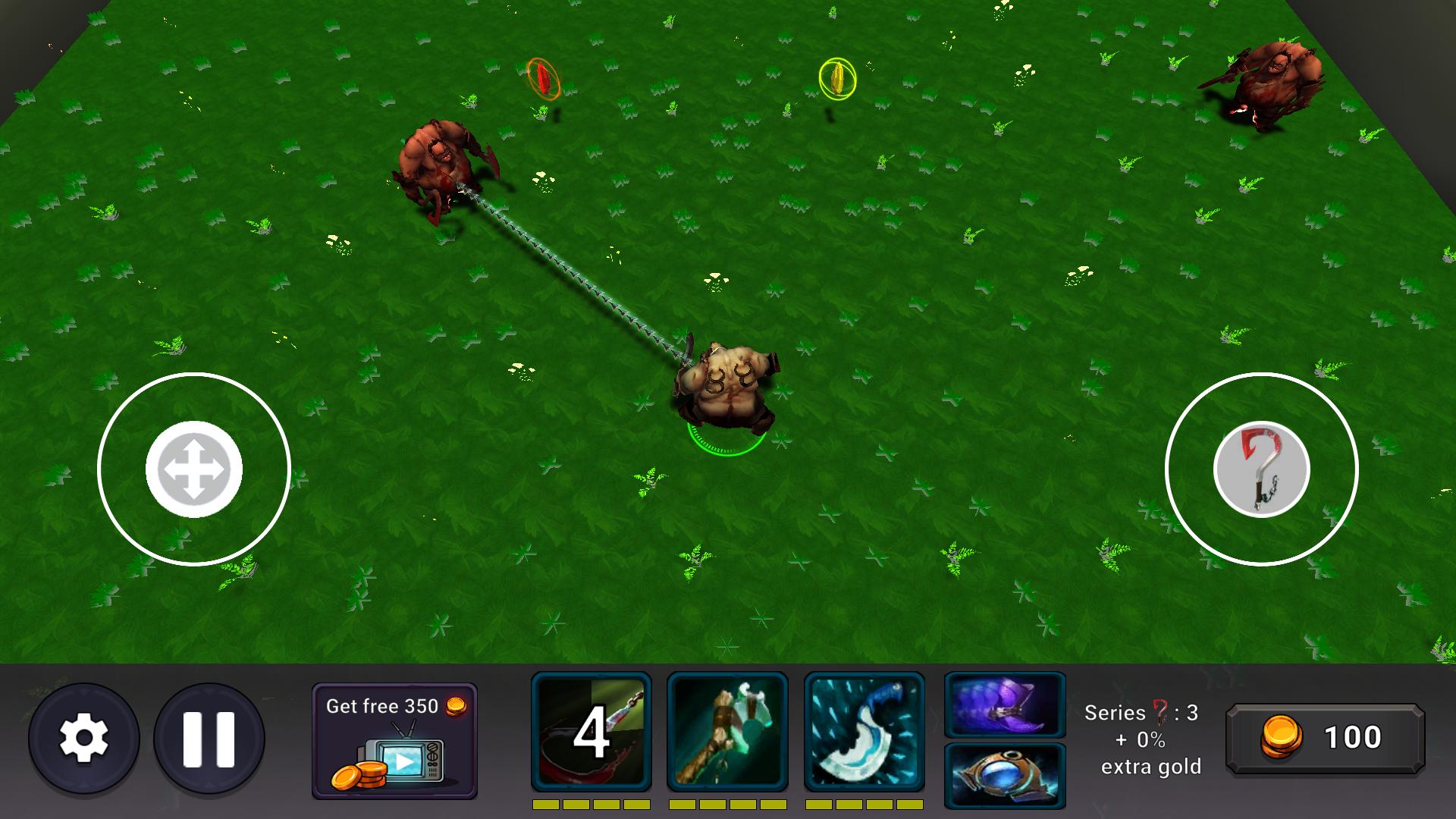Image resolution: width=1456 pixels, height=819 pixels.
Task: Tap the upgrade bar under the first ability
Action: pyautogui.click(x=591, y=802)
